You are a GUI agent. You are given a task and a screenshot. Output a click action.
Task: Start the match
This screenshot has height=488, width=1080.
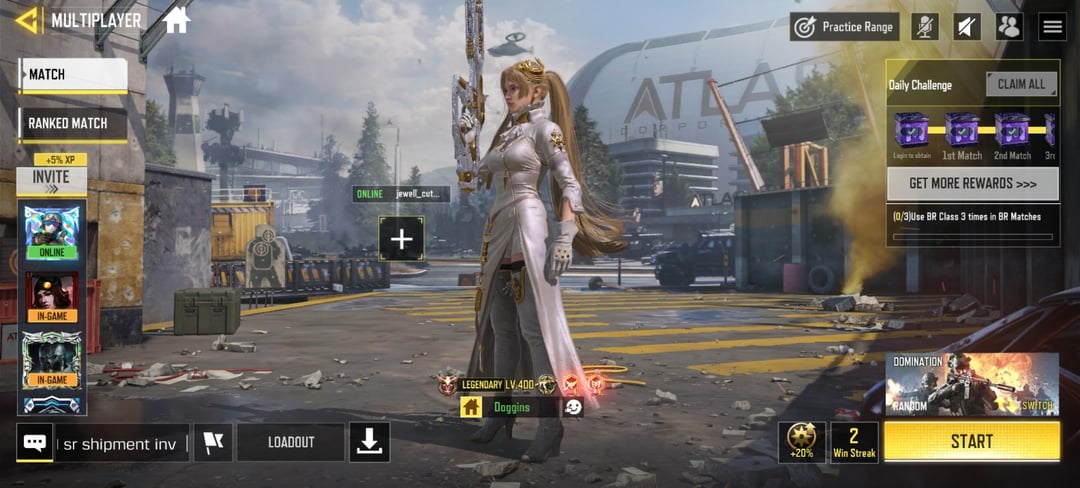pos(971,441)
